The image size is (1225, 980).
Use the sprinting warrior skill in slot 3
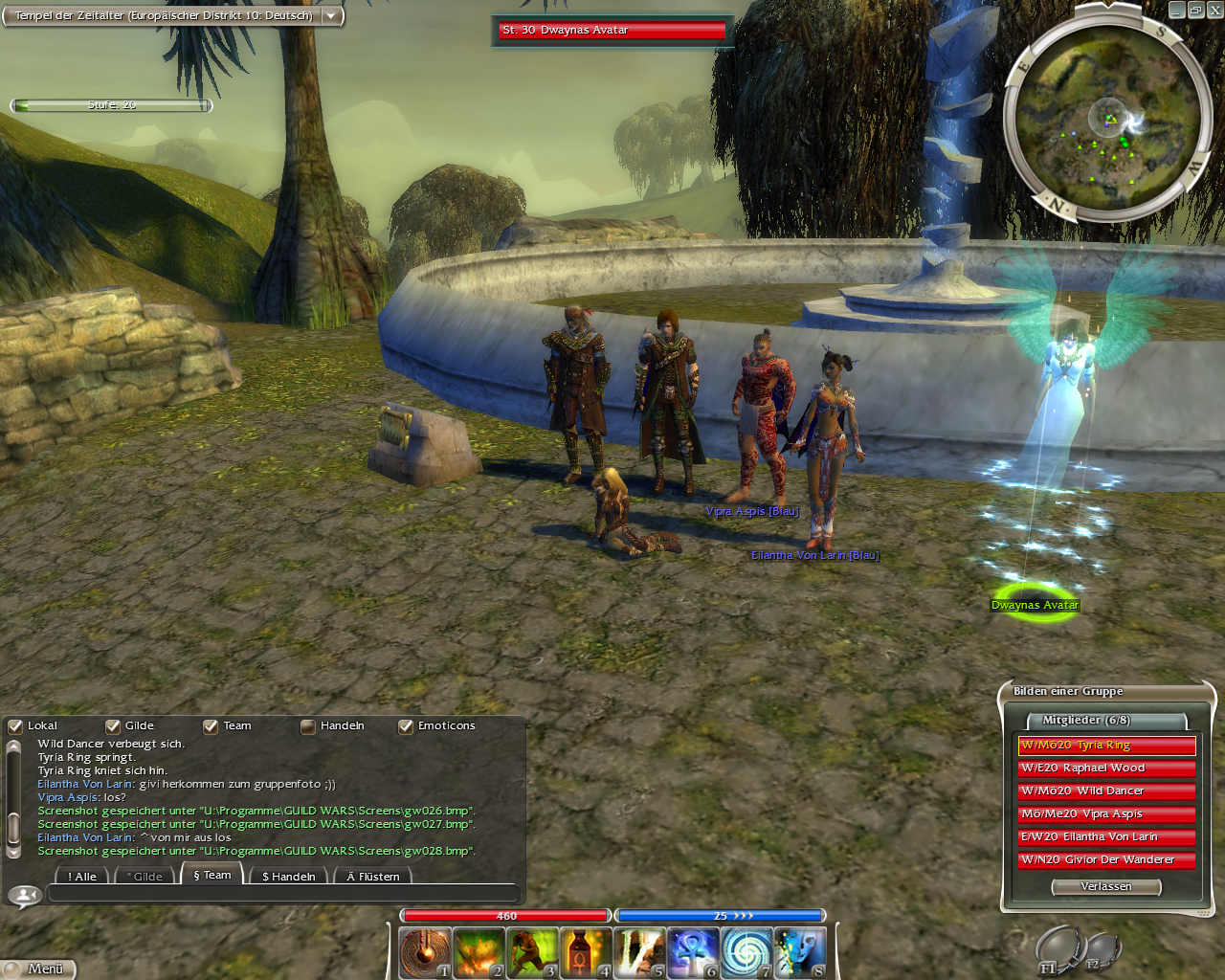(531, 952)
